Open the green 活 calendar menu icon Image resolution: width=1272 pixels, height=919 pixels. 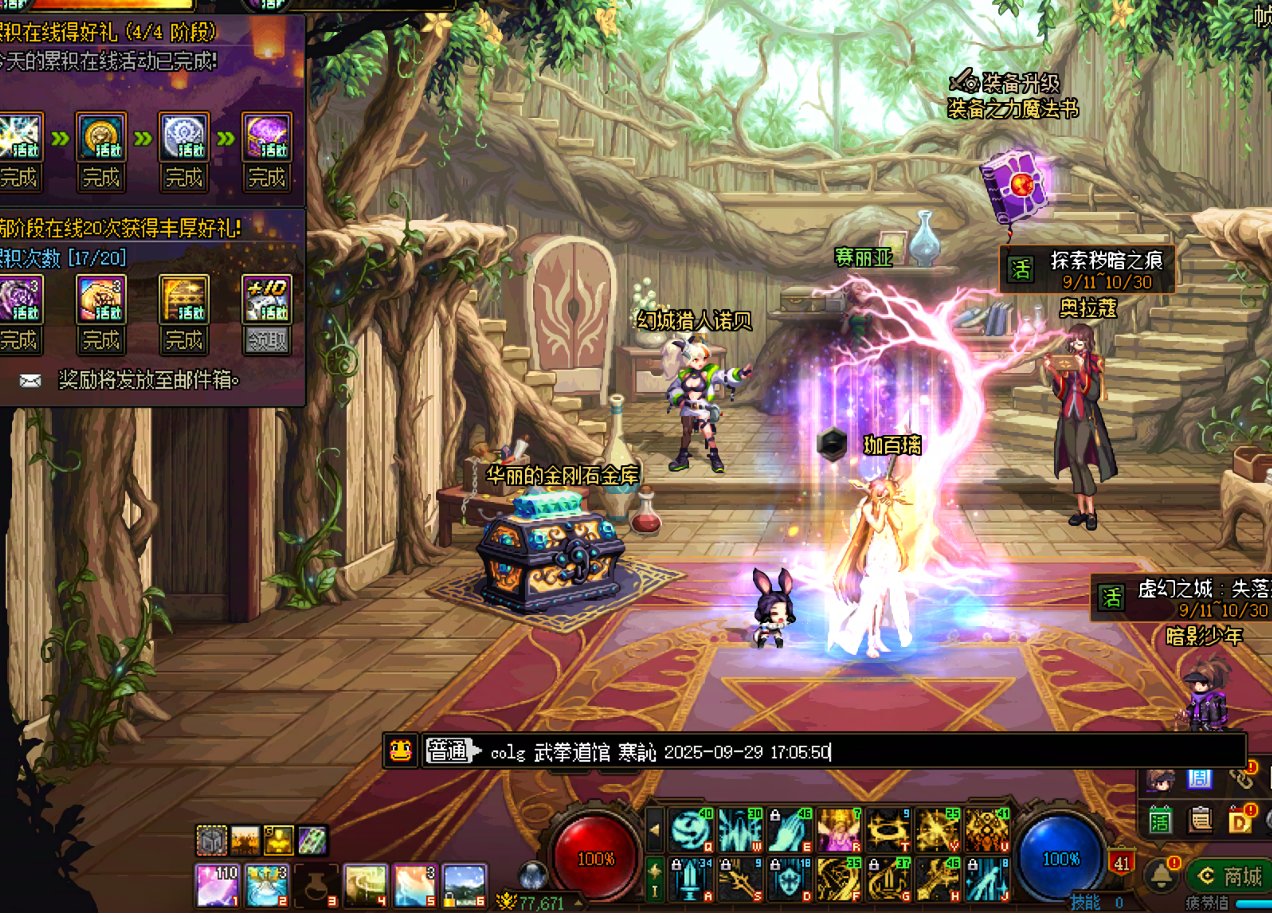pos(1160,820)
